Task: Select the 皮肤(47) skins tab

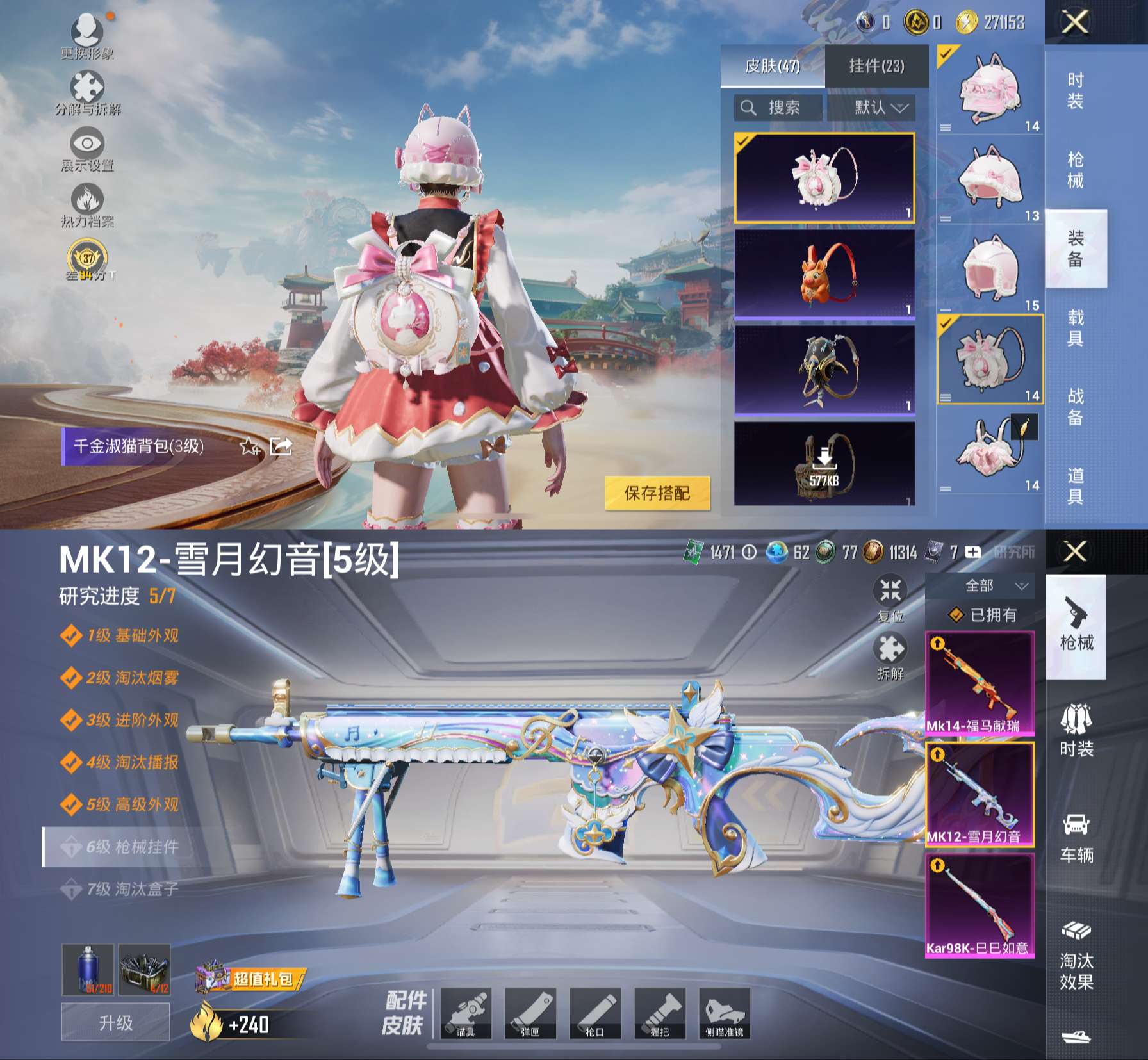Action: pos(772,66)
